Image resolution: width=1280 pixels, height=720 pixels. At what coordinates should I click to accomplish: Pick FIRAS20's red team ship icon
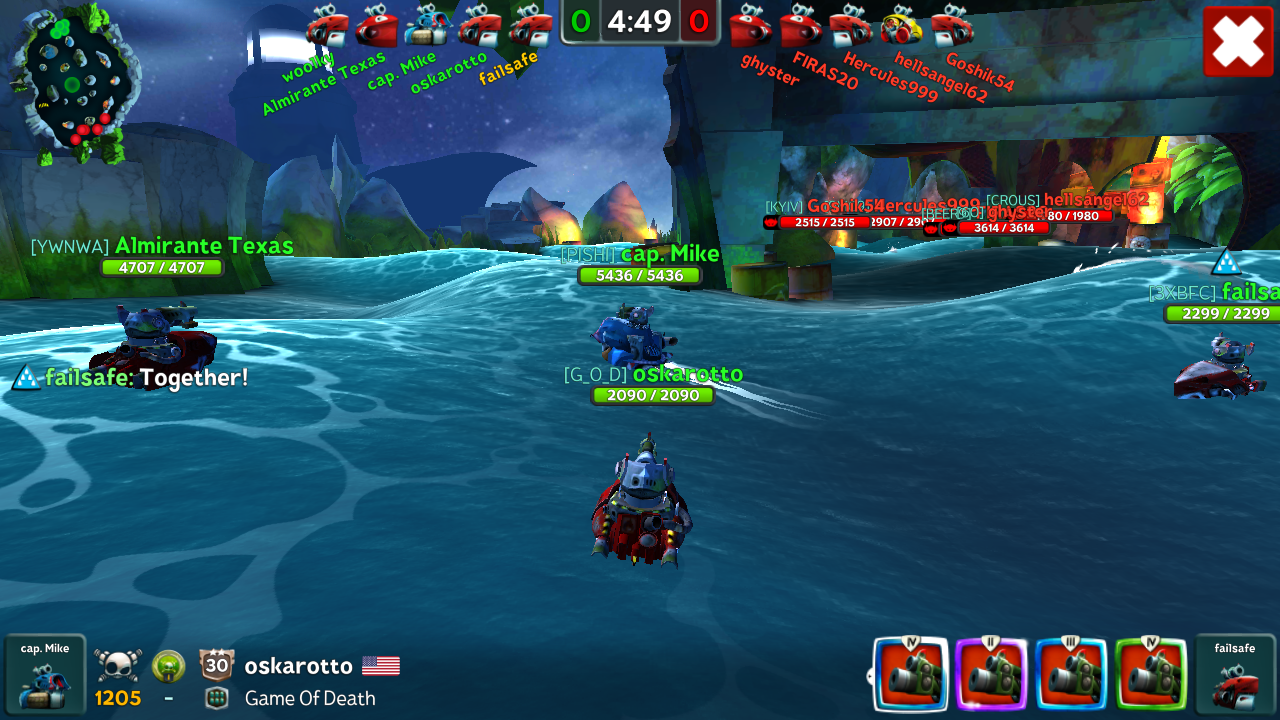[x=801, y=26]
